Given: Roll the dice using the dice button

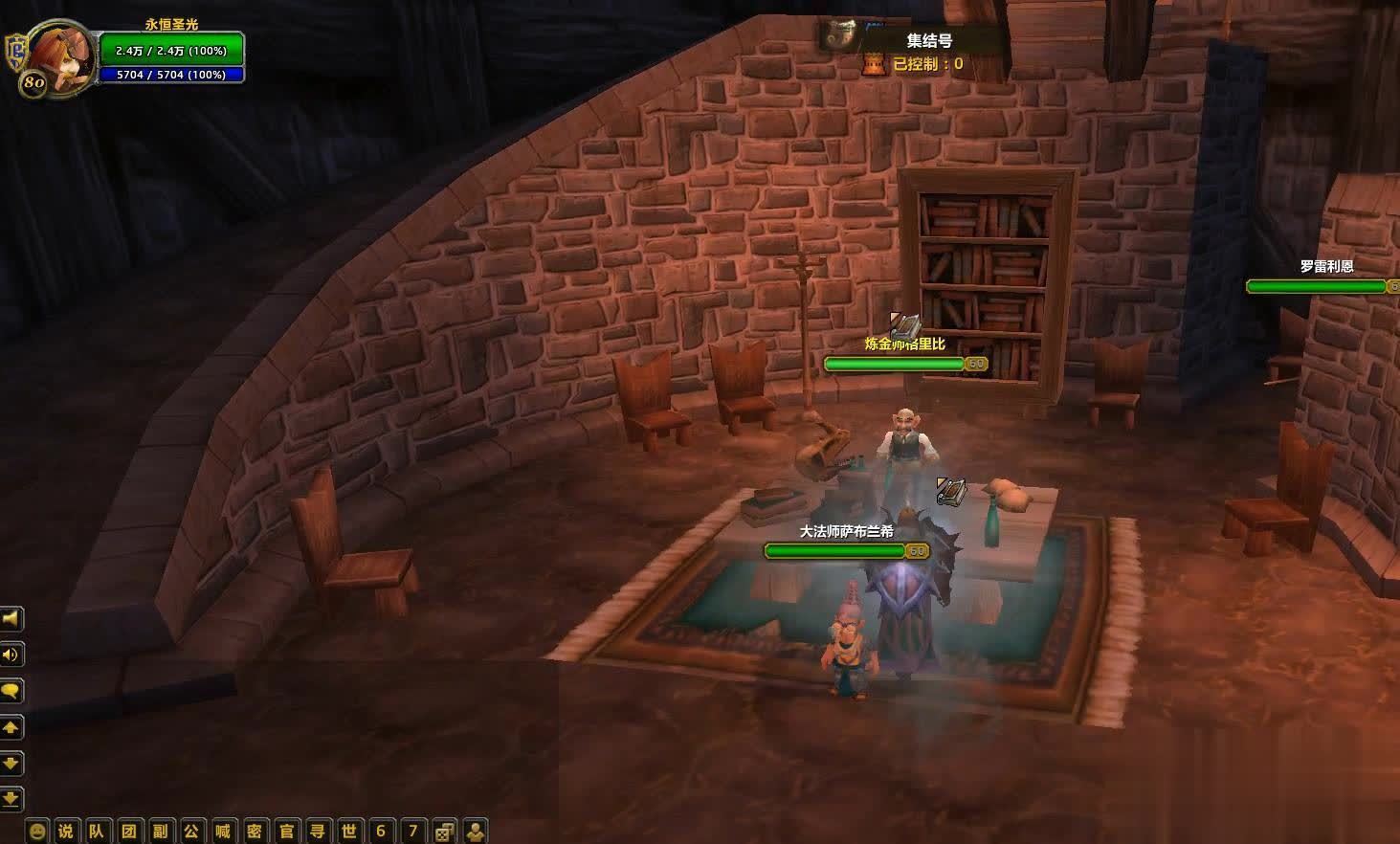Looking at the screenshot, I should (x=444, y=831).
